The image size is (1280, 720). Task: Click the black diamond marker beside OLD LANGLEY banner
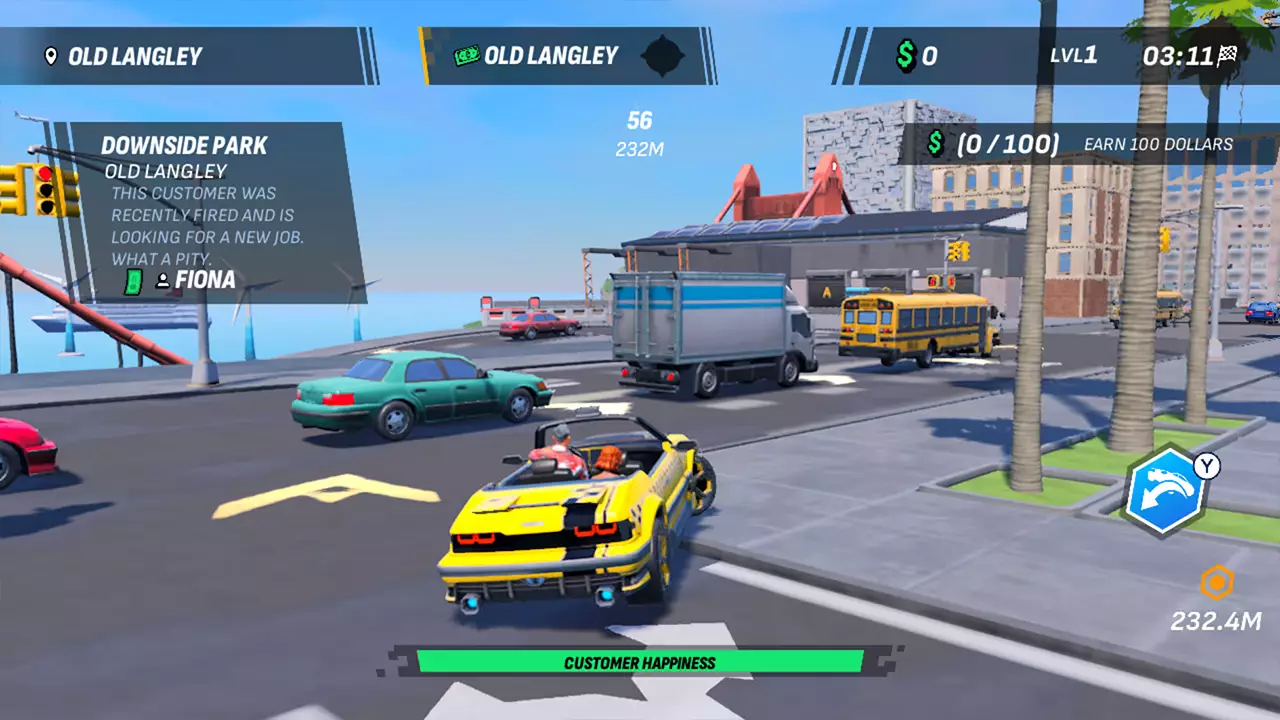coord(663,57)
